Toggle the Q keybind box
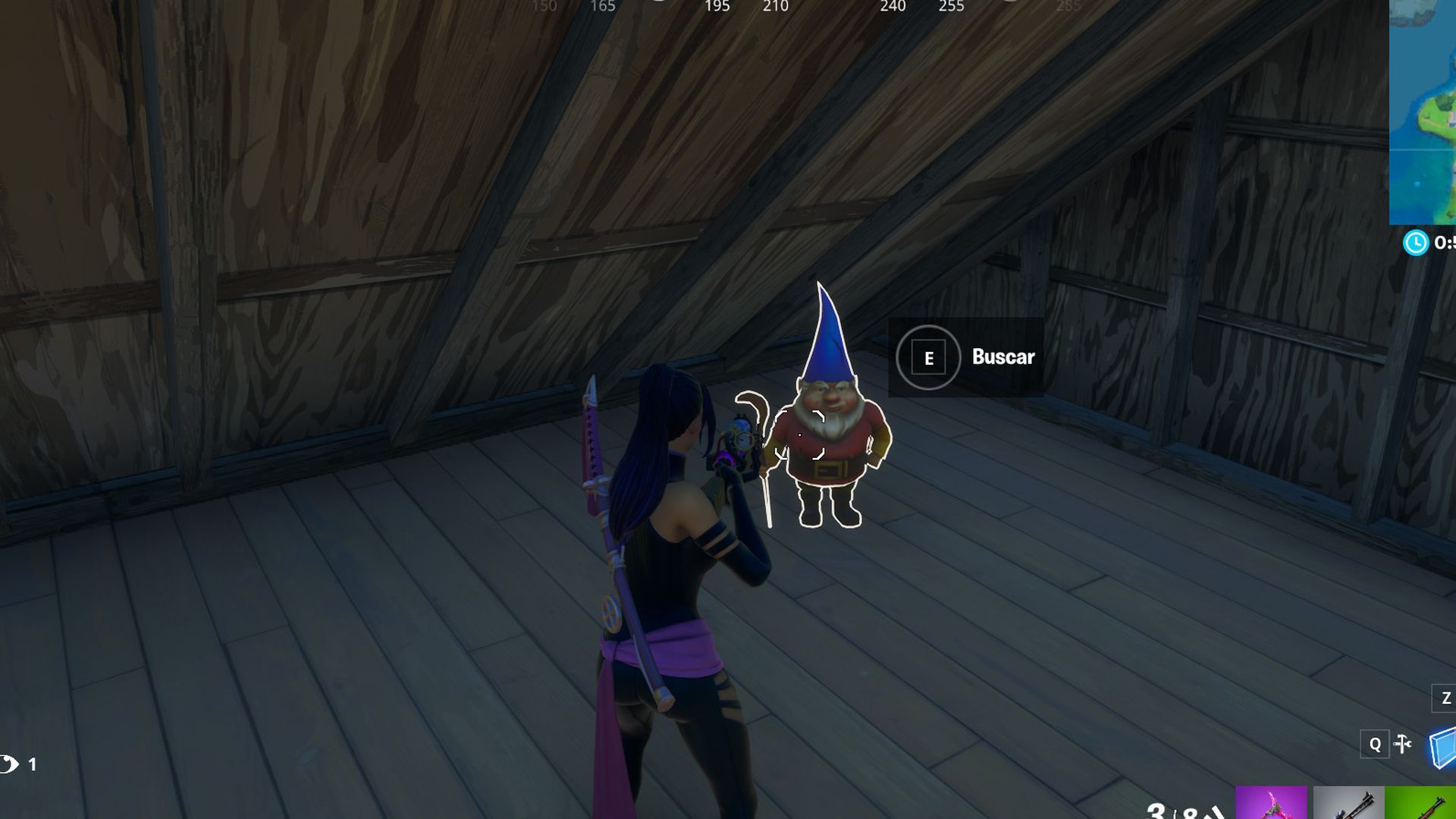 (x=1375, y=744)
